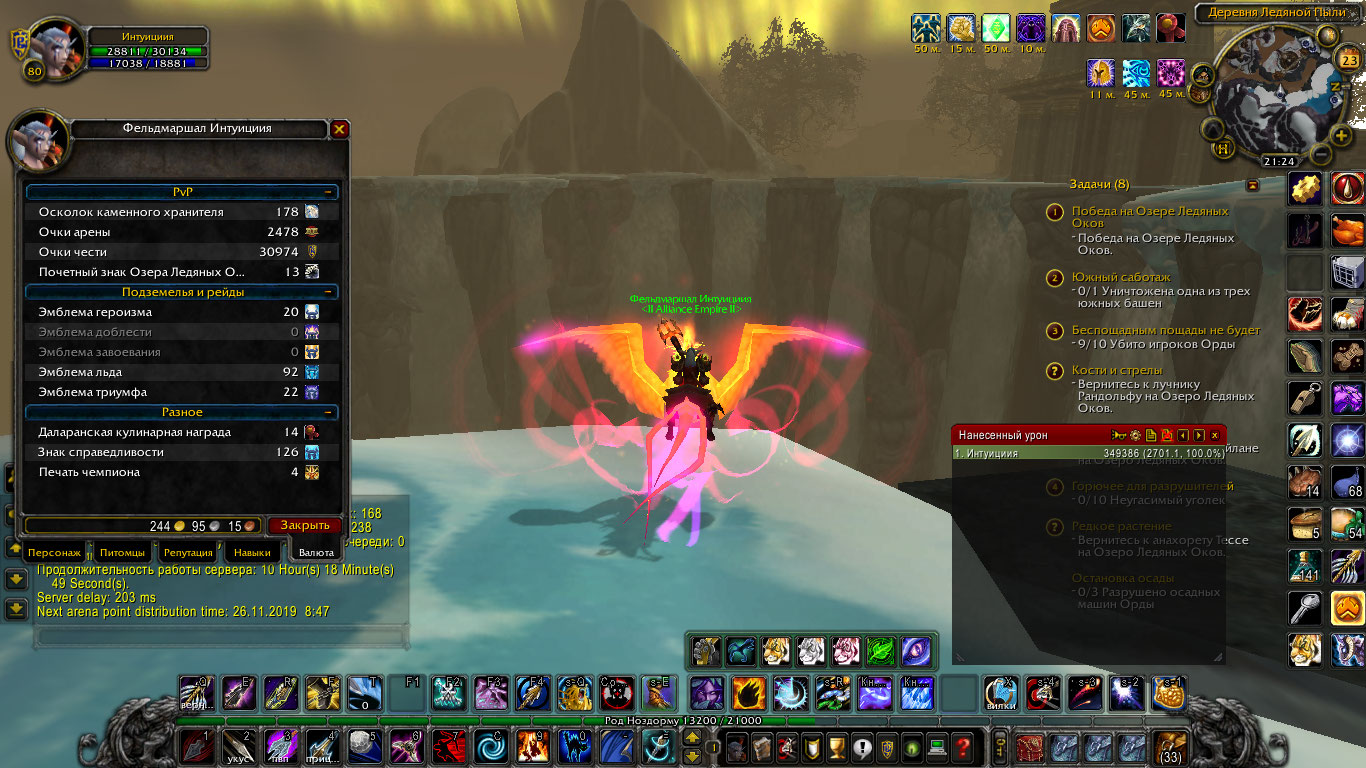
Task: Close the currency window with the X button
Action: 340,129
